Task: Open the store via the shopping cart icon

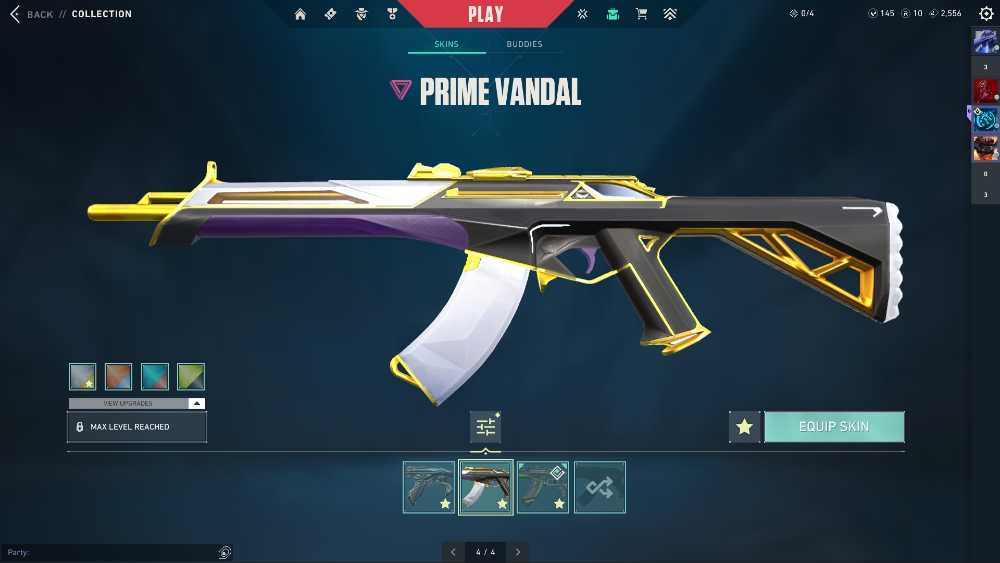Action: (642, 14)
